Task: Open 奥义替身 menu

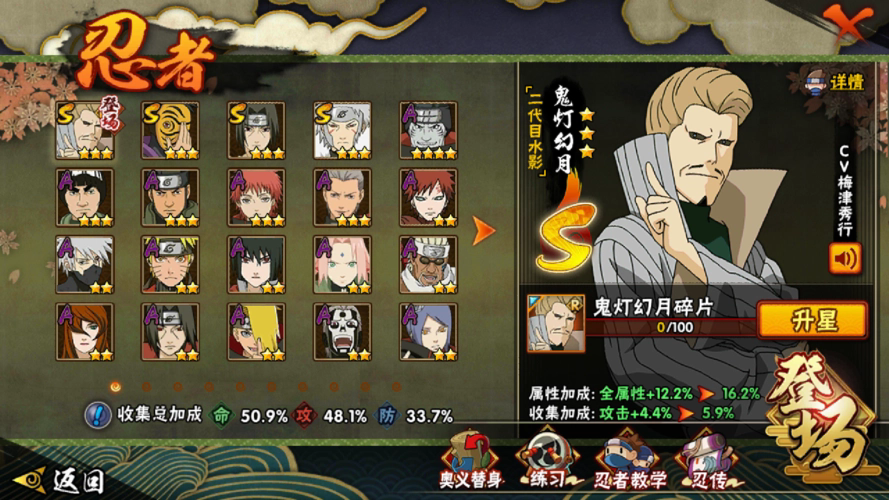Action: tap(469, 459)
